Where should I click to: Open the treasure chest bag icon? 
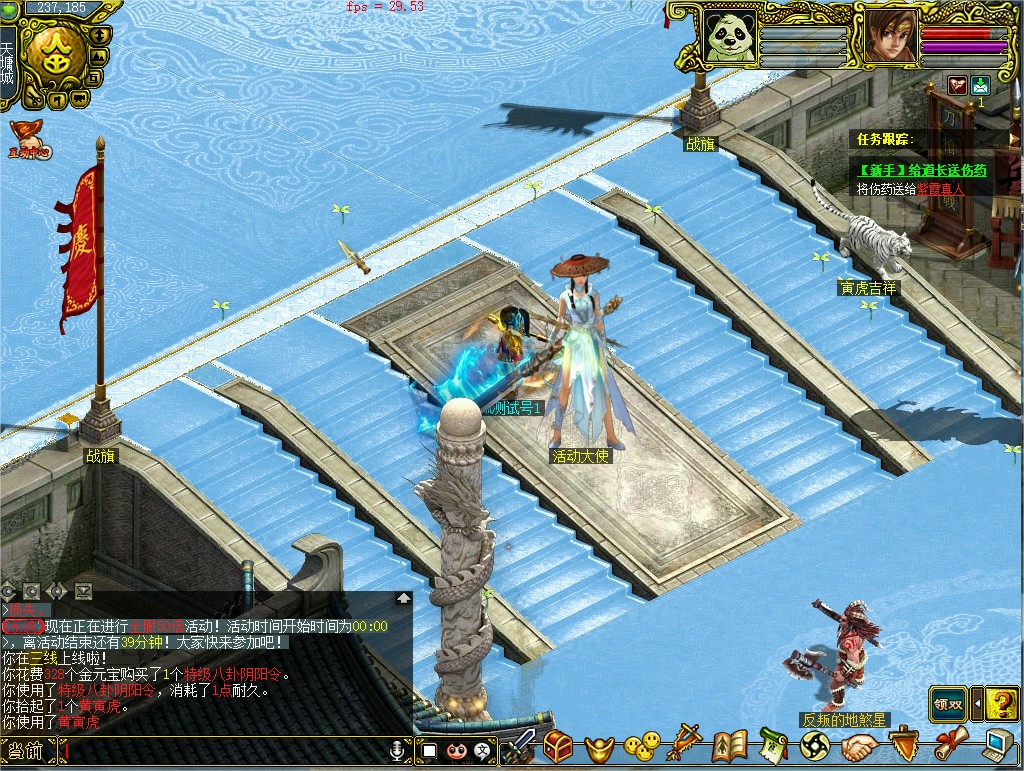[558, 746]
